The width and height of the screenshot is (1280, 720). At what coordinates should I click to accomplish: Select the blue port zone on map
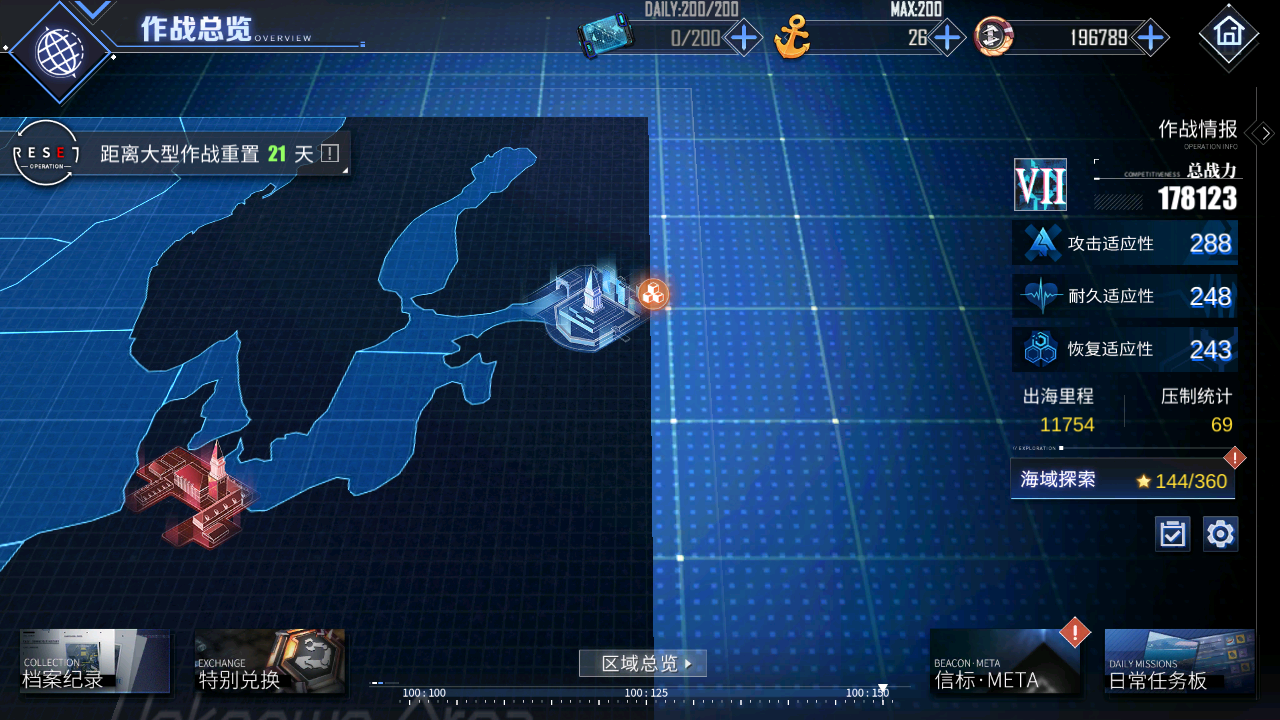590,307
